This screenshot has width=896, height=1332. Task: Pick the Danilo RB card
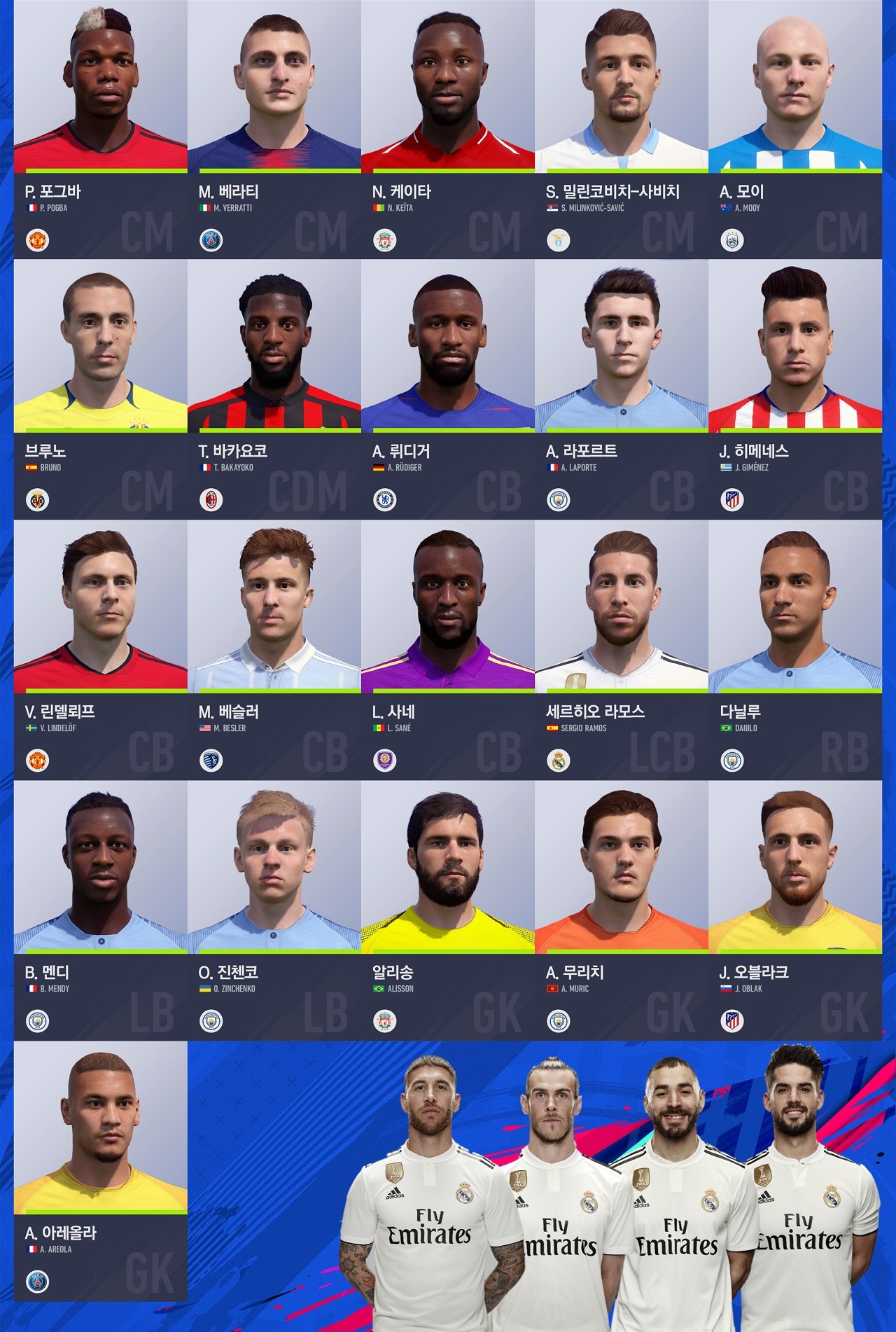coord(794,650)
